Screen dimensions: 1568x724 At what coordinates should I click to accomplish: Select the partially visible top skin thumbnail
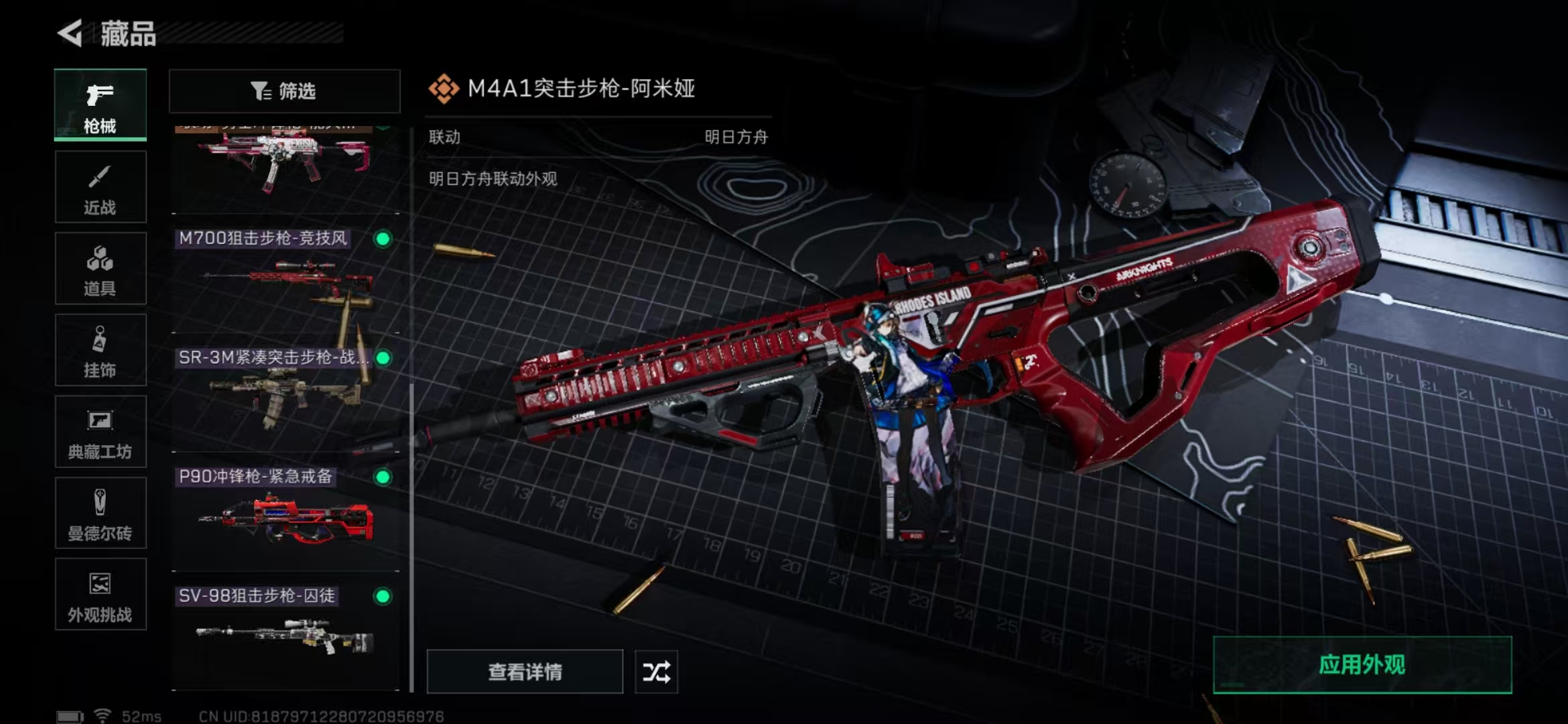[285, 168]
